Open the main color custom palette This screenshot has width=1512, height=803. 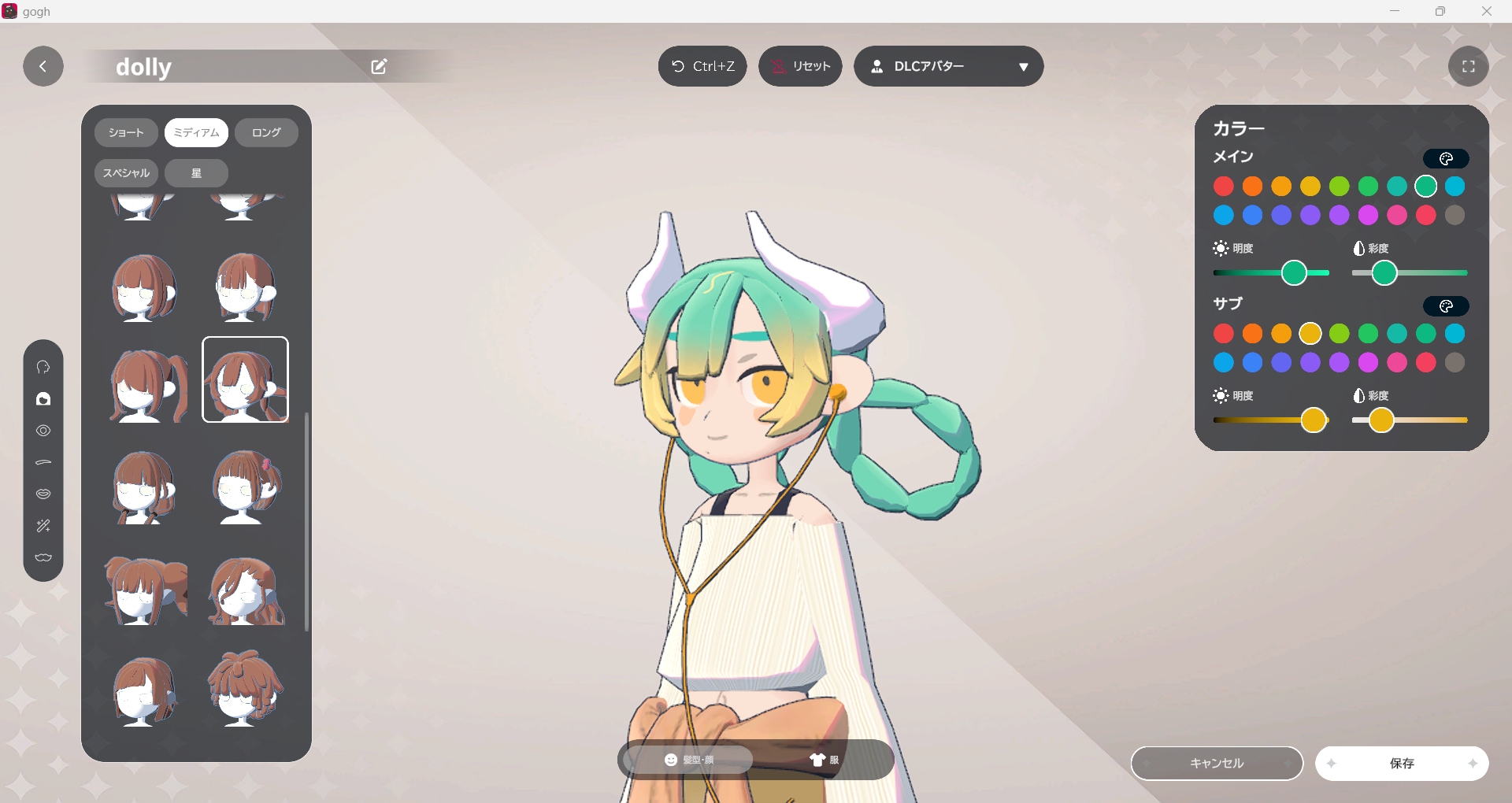coord(1446,159)
